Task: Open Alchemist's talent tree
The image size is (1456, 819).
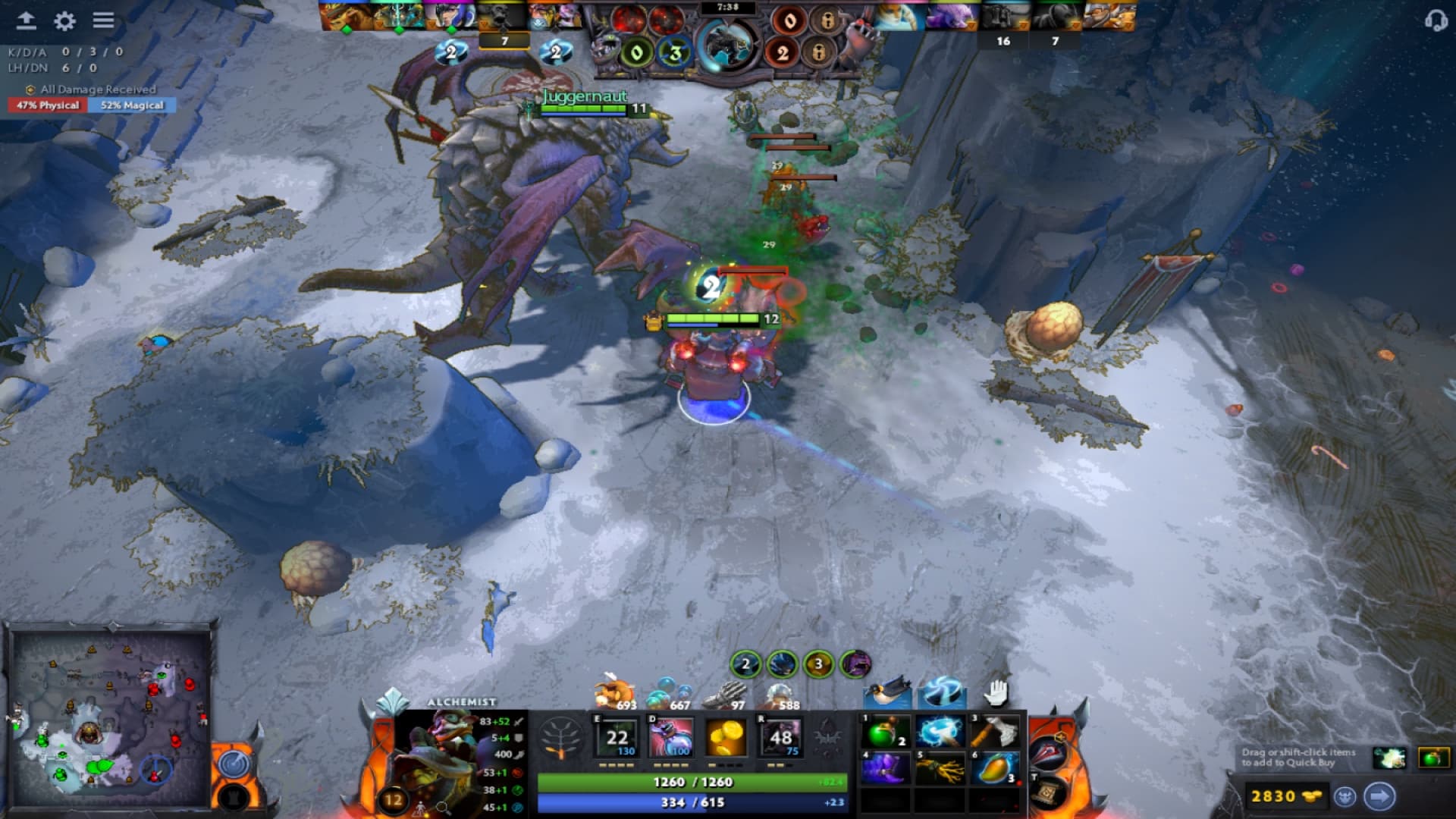Action: (x=561, y=738)
